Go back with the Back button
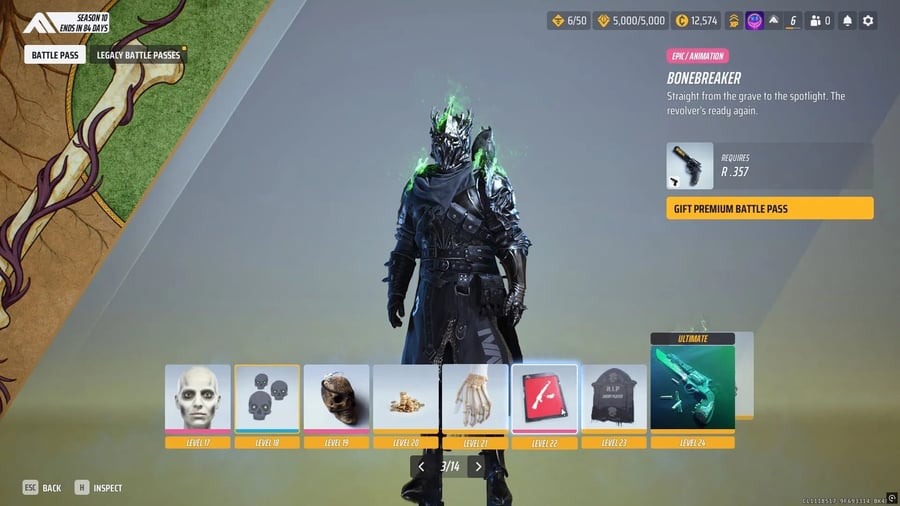The image size is (900, 506). [42, 488]
